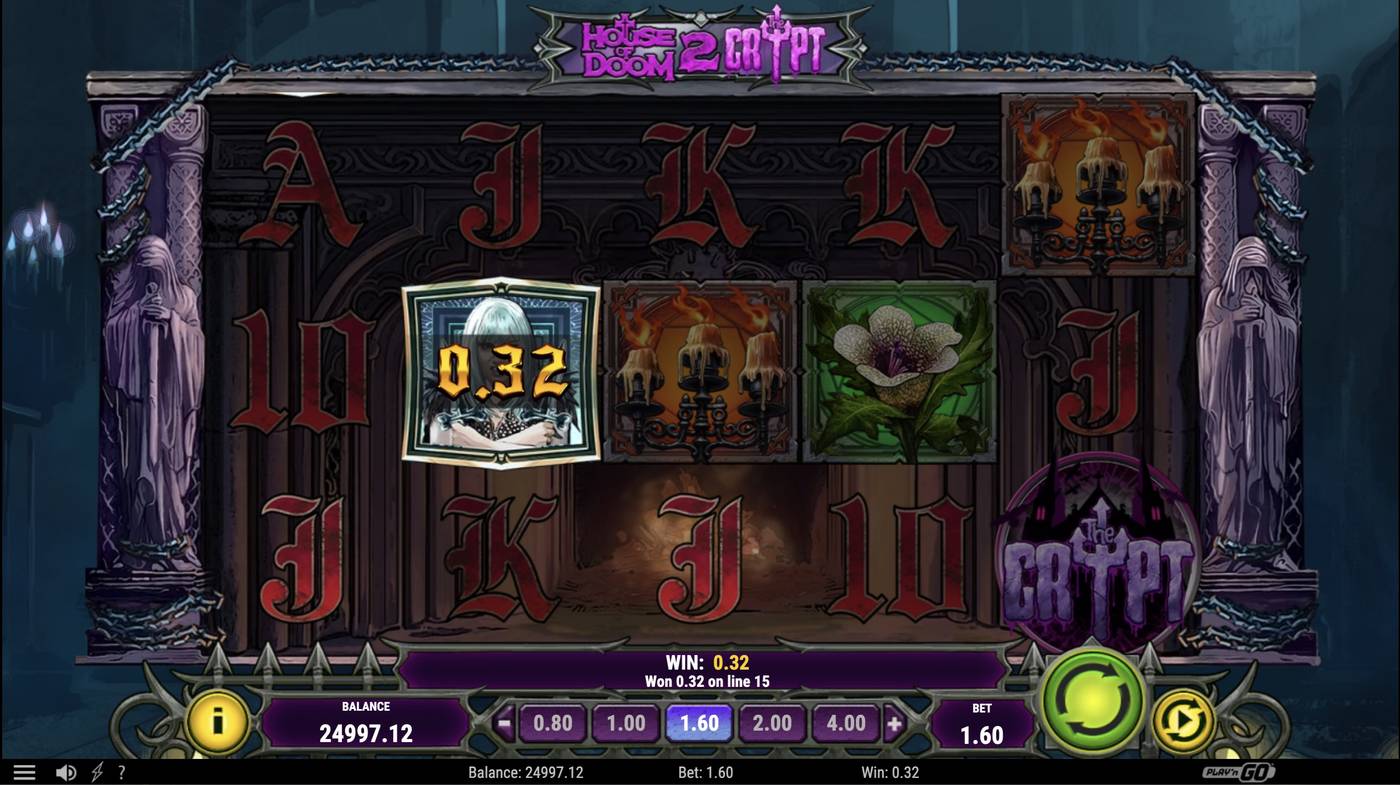Open help using the question mark icon
Screen dimensions: 1400x785
[x=121, y=770]
